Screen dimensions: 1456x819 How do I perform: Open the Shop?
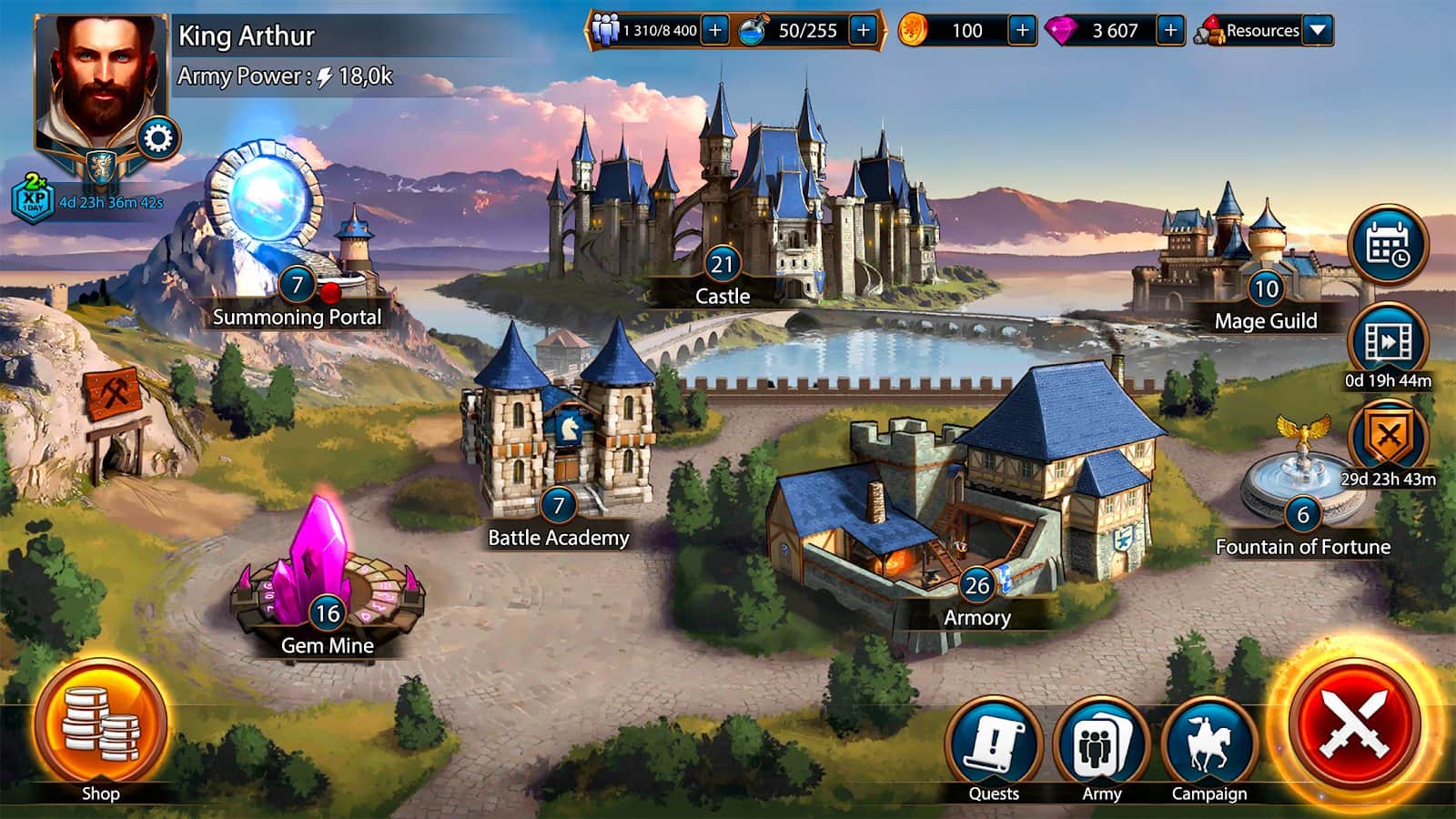coord(101,725)
